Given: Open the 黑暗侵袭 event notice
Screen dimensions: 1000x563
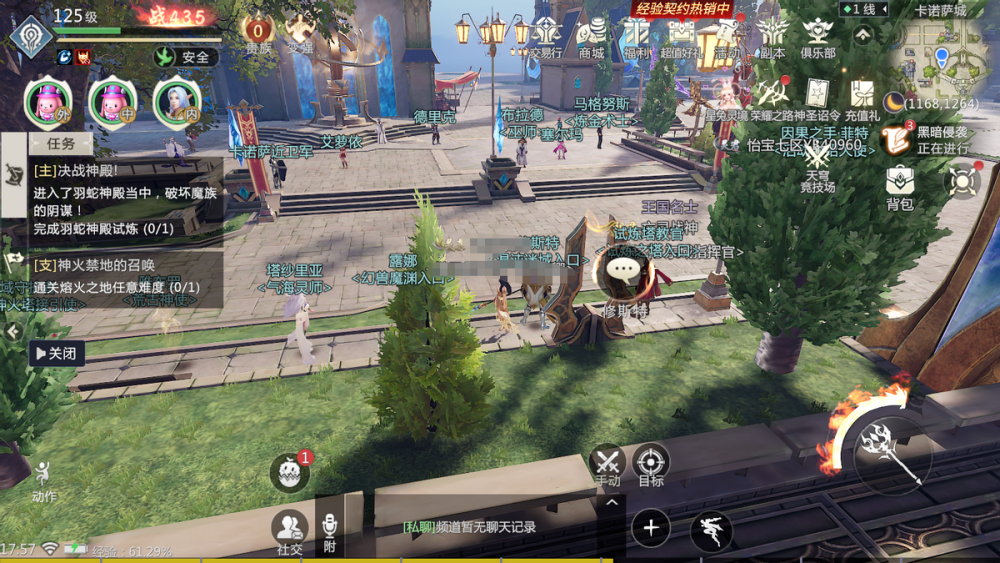Looking at the screenshot, I should click(x=900, y=139).
